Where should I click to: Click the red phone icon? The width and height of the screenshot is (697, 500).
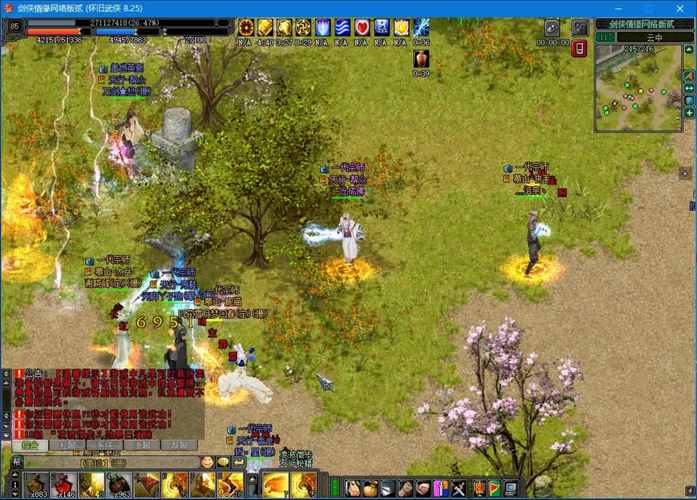(x=578, y=48)
